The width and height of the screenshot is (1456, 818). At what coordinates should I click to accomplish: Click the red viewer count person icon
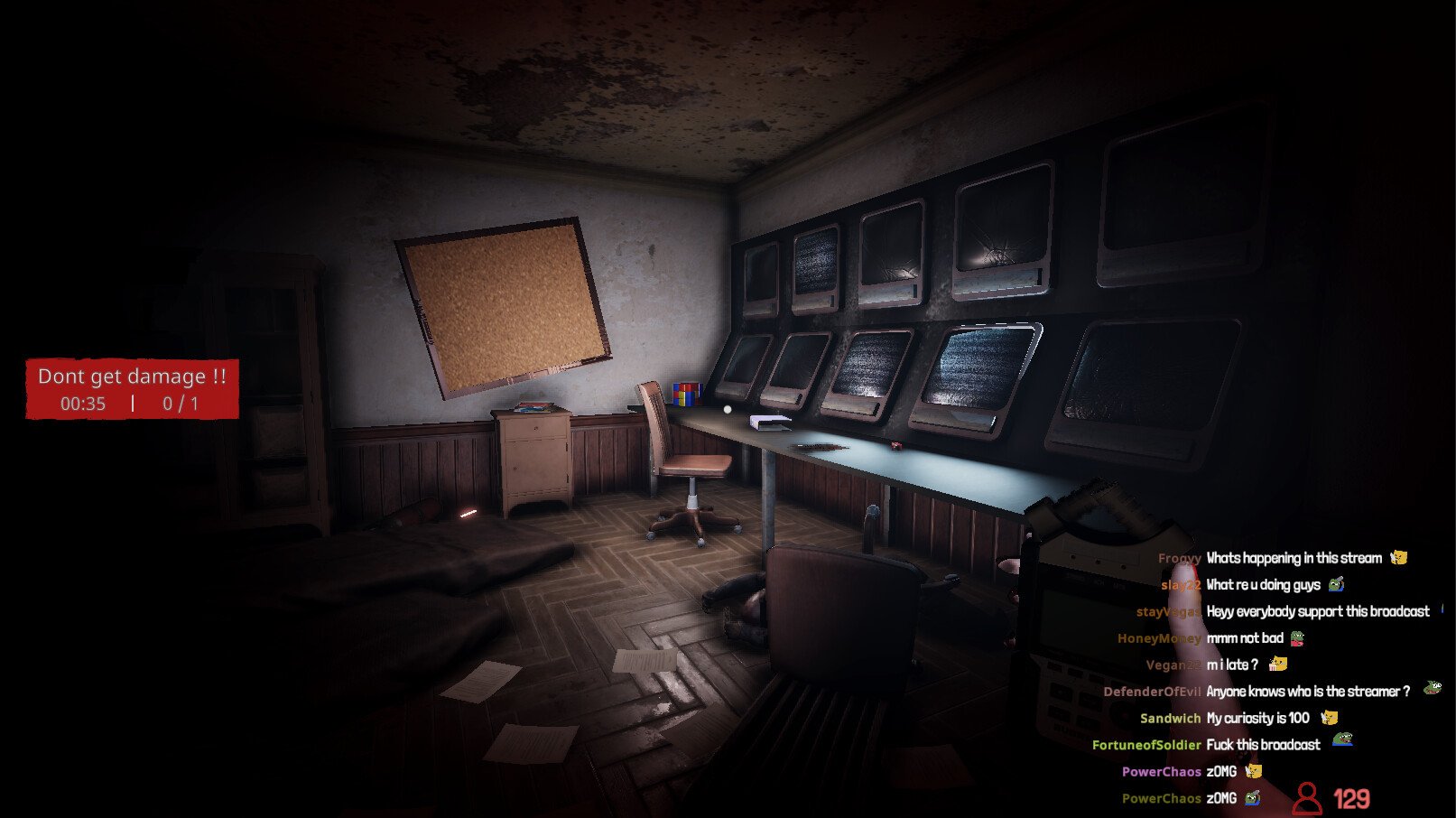point(1306,798)
